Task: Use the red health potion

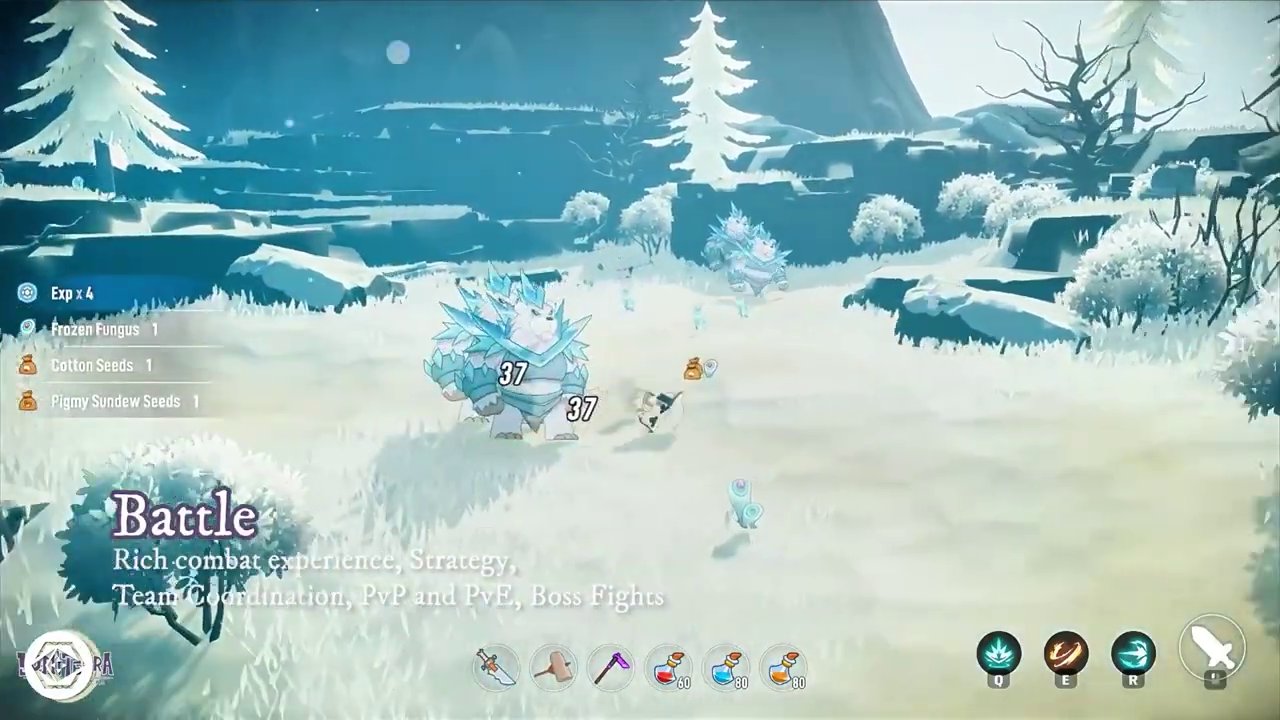Action: 670,669
